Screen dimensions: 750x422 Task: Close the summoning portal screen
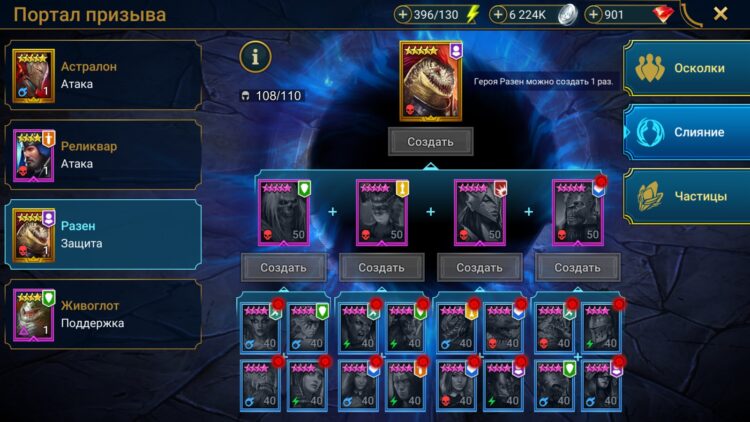720,14
